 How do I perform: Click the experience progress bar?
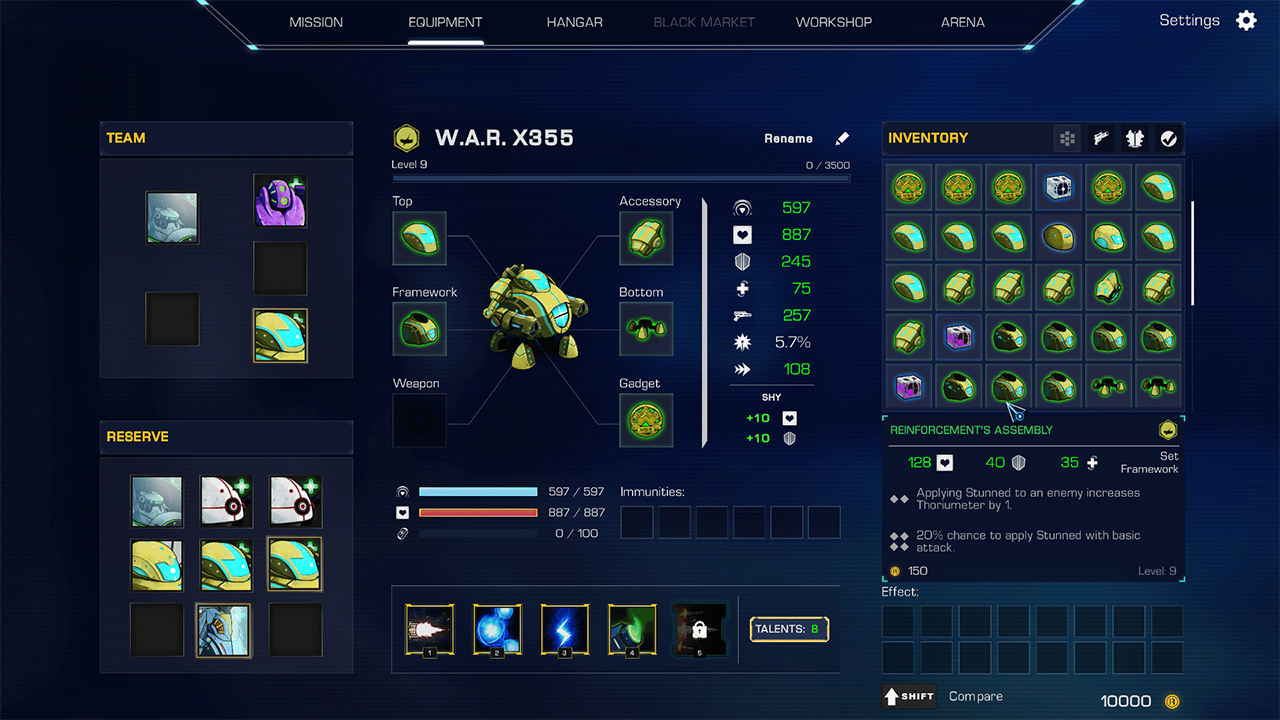coord(620,177)
